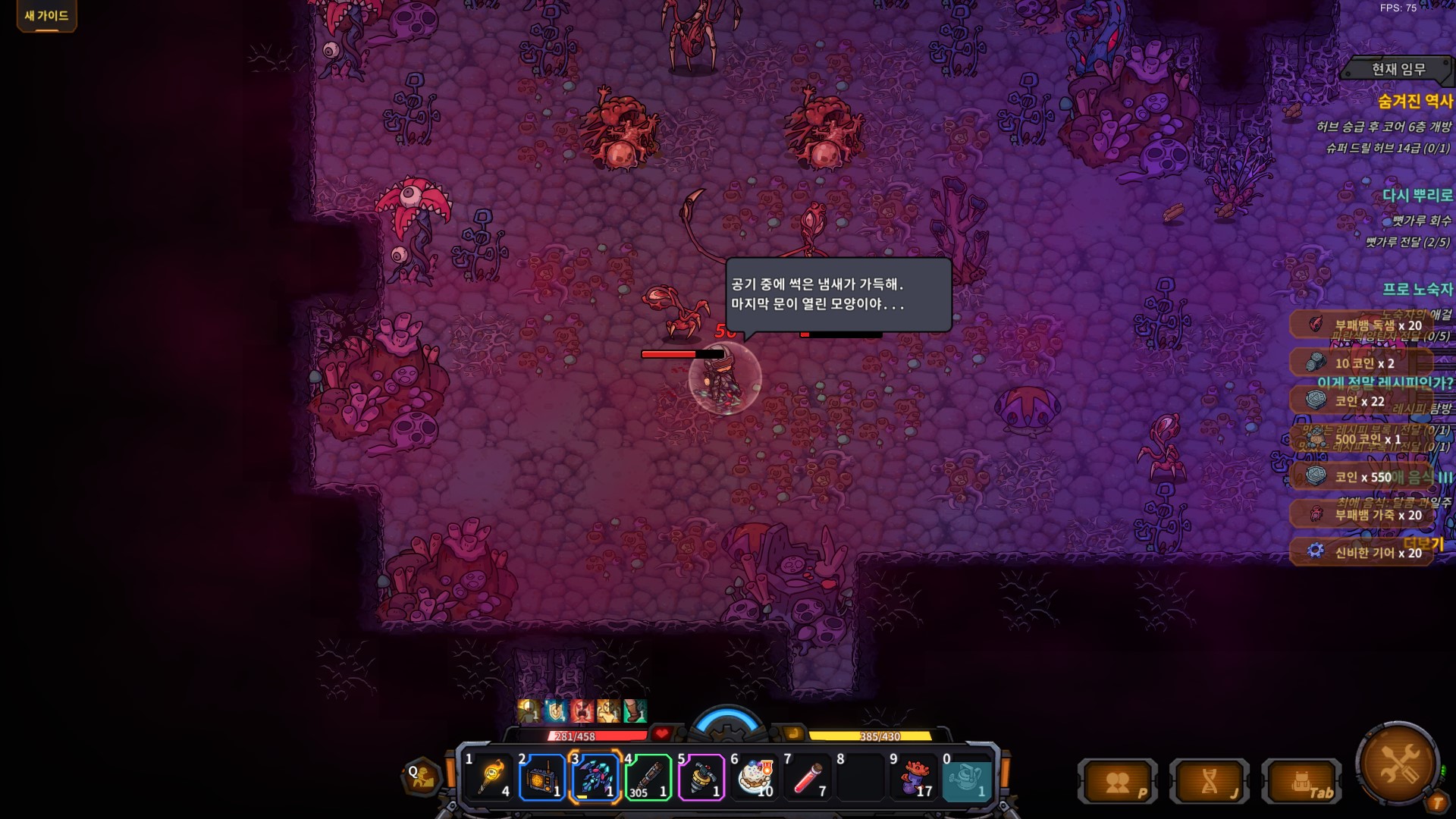Open the two-person party menu button
The image size is (1456, 819).
[1118, 782]
